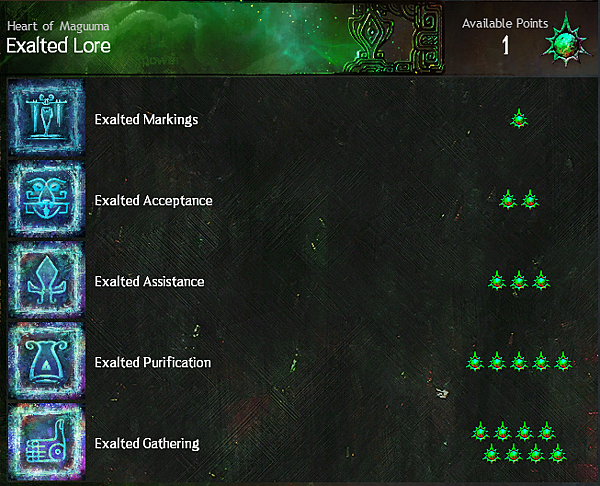Select the Exalted Gathering row label
The width and height of the screenshot is (600, 486).
[x=146, y=443]
